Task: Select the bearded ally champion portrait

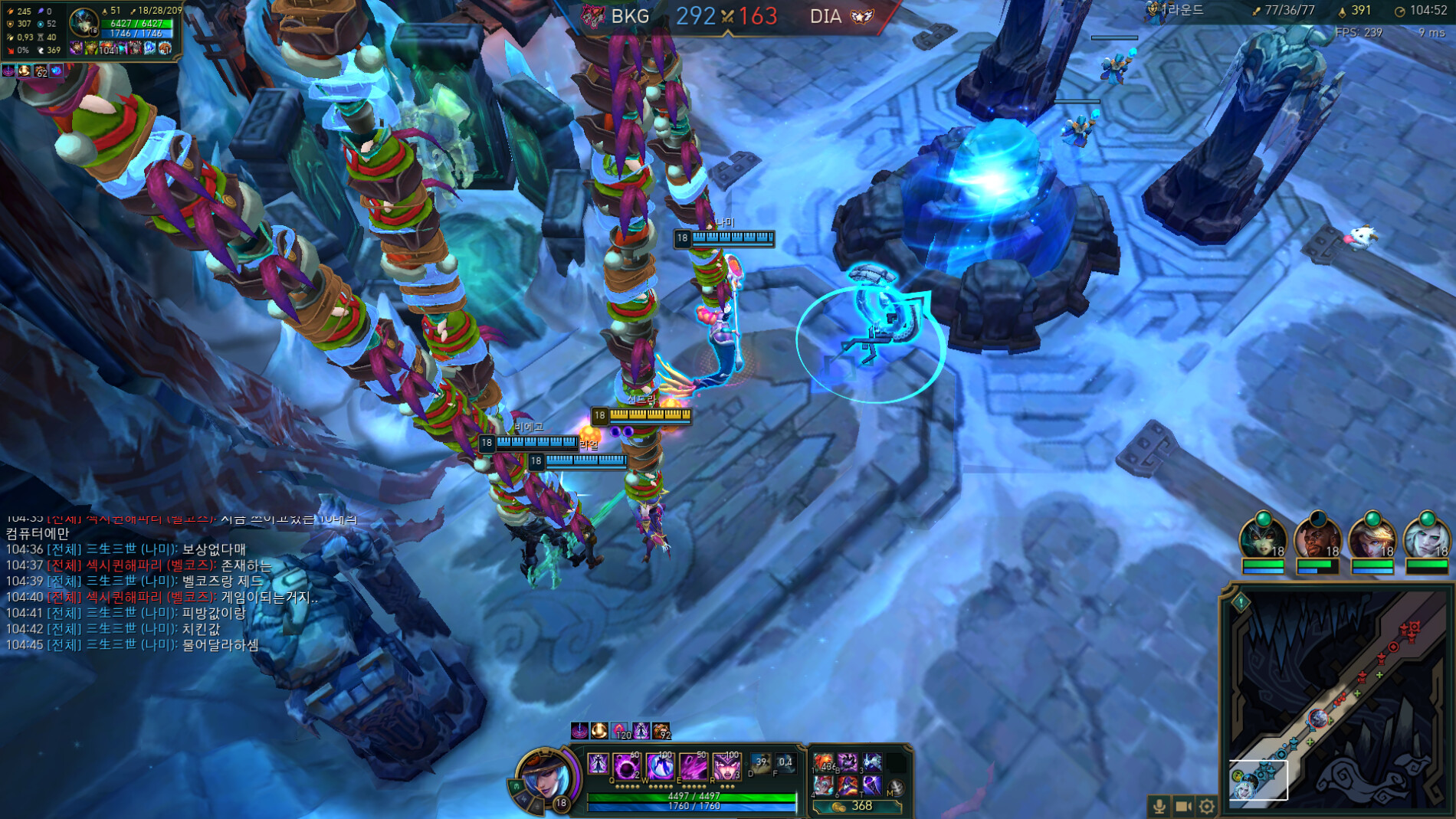Action: pos(1317,538)
